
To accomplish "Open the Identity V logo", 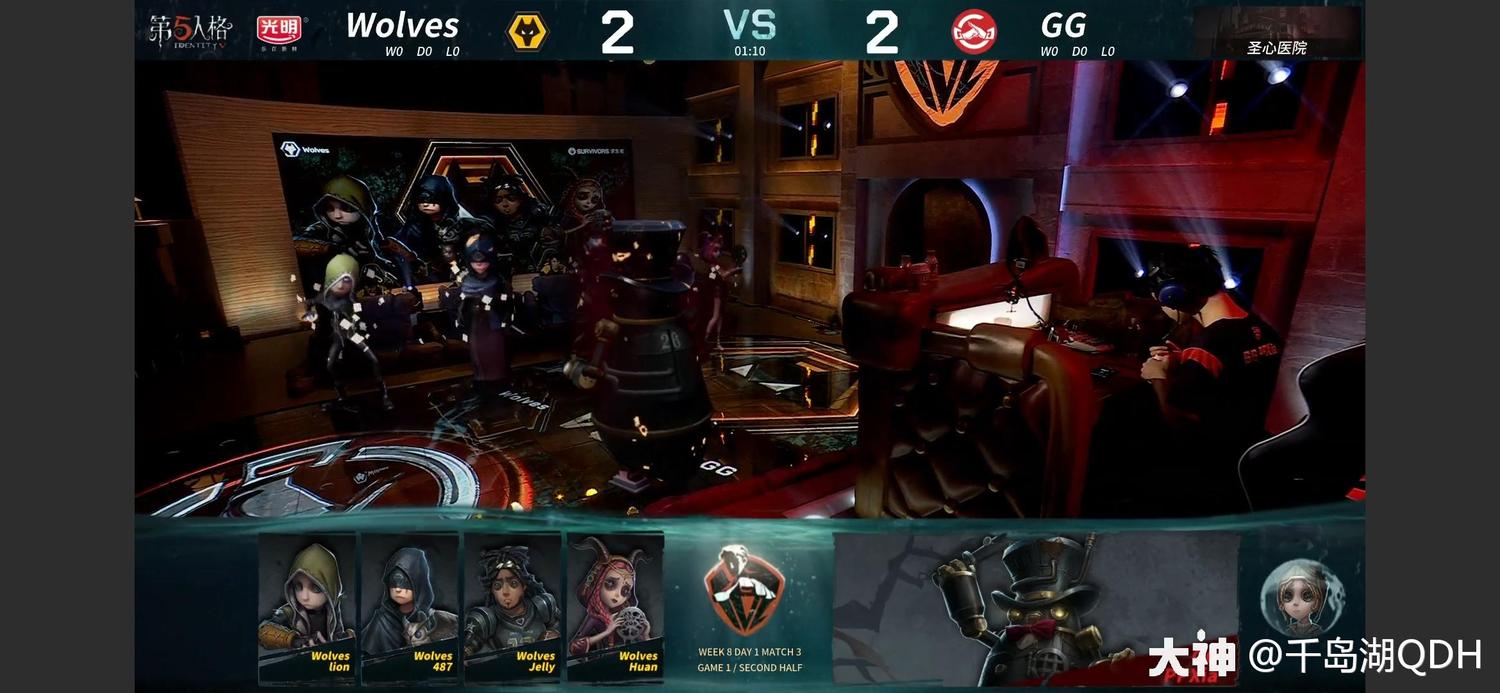I will click(x=190, y=31).
